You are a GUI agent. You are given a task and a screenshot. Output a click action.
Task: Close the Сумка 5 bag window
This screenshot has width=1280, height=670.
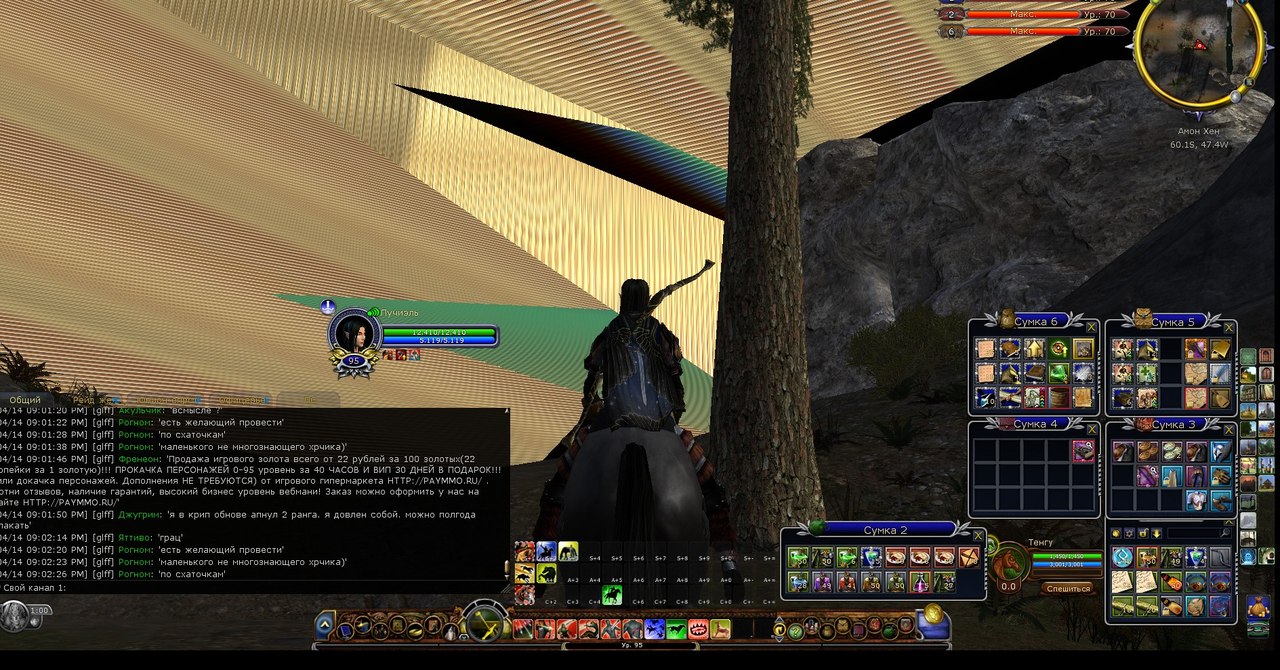(1229, 327)
